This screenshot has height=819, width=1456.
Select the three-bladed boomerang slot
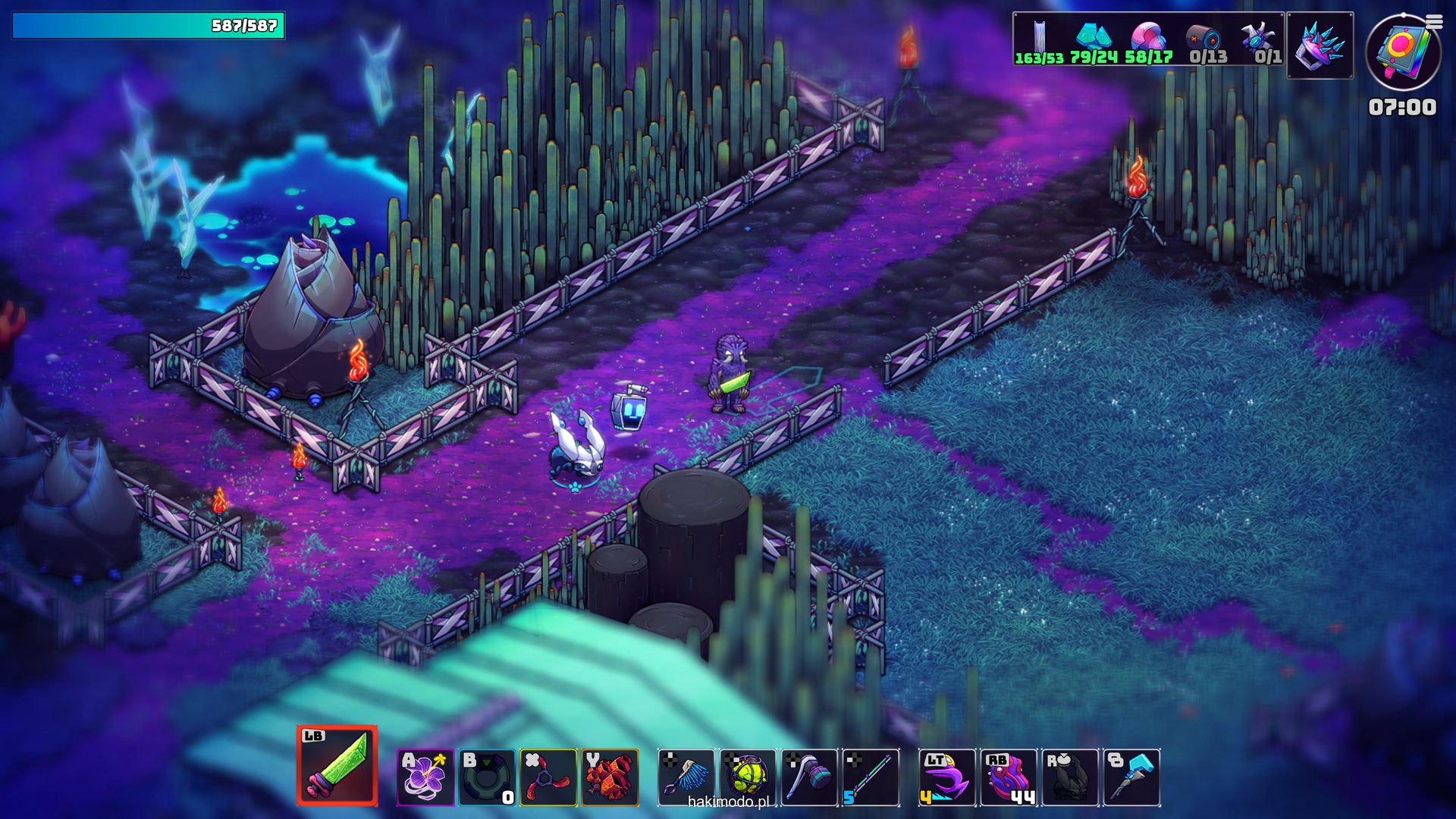coord(548,777)
